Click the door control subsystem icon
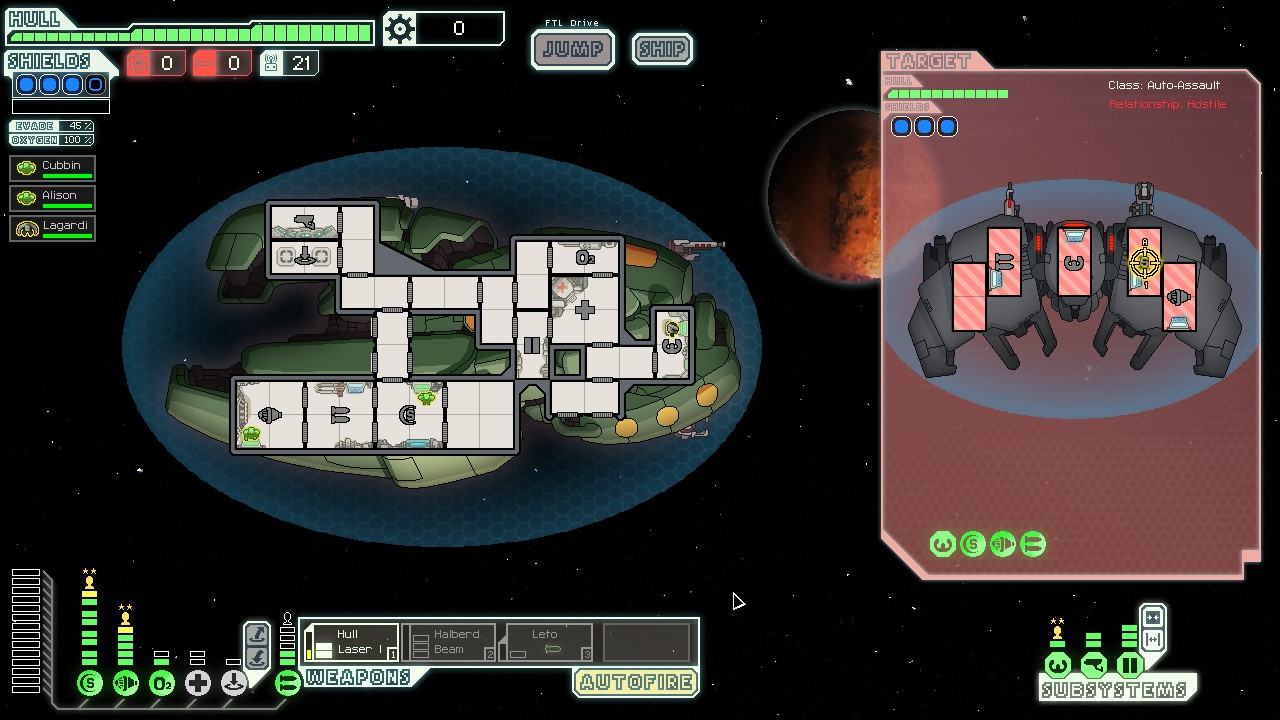1280x720 pixels. coord(1130,665)
